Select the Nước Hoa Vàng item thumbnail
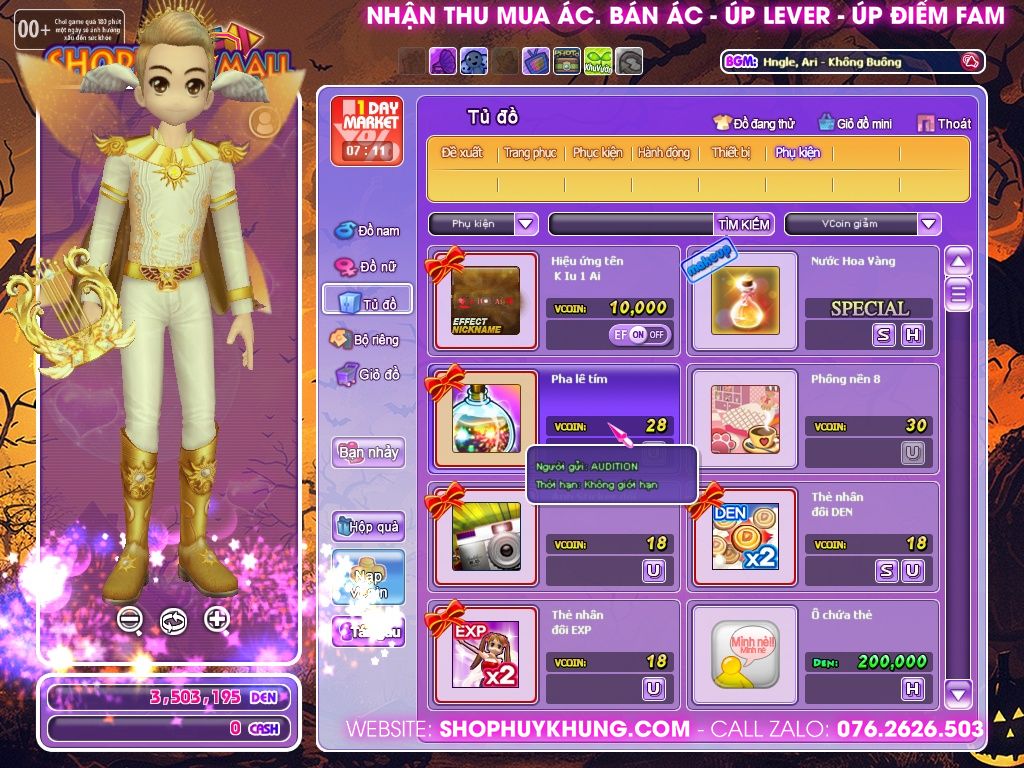 [745, 300]
